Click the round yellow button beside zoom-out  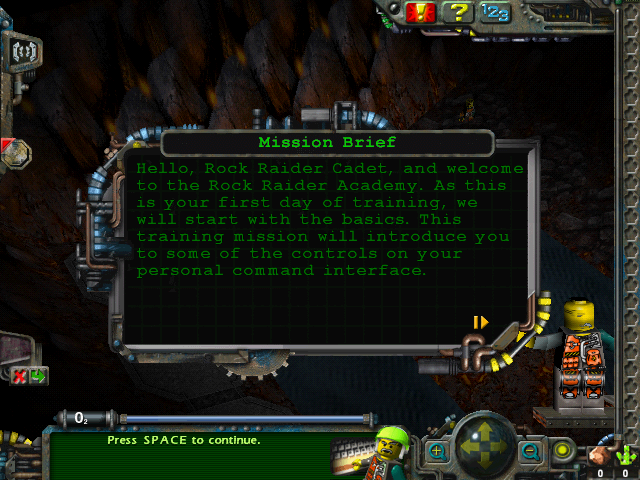[x=563, y=451]
